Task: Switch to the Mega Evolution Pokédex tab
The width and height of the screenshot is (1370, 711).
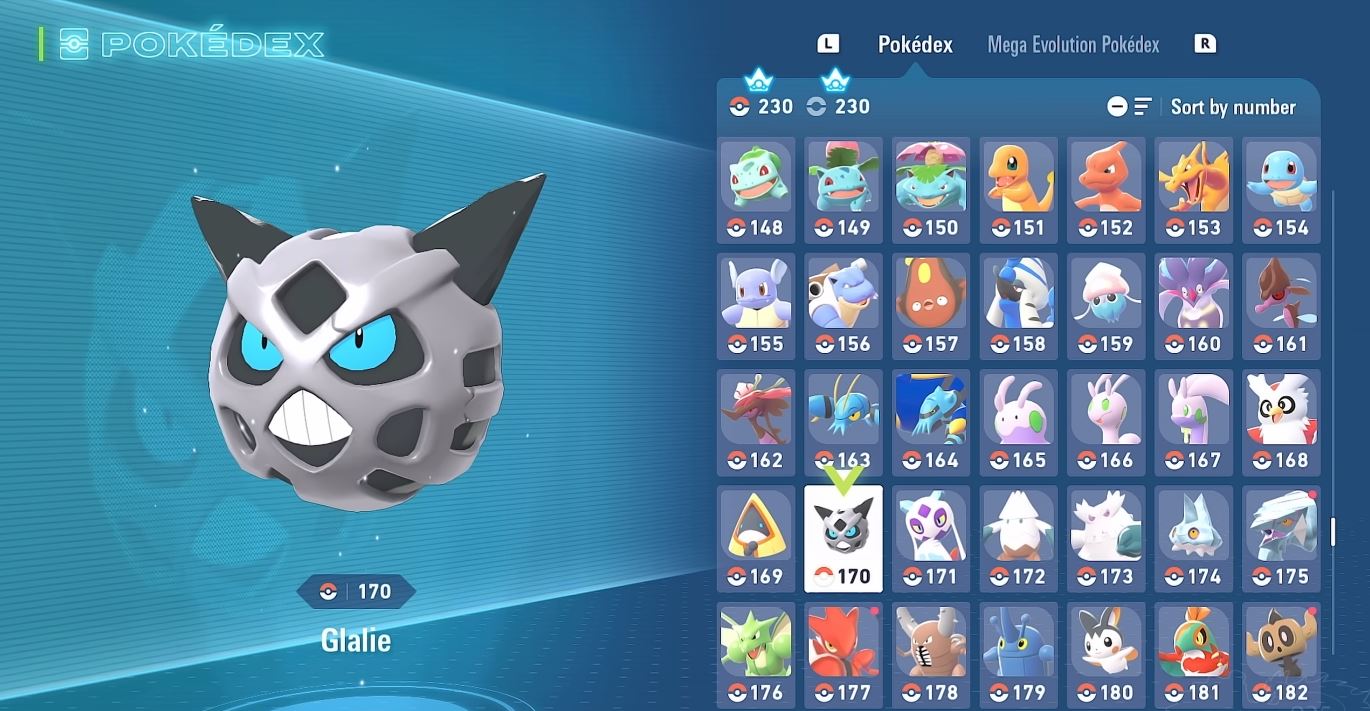Action: point(1073,45)
